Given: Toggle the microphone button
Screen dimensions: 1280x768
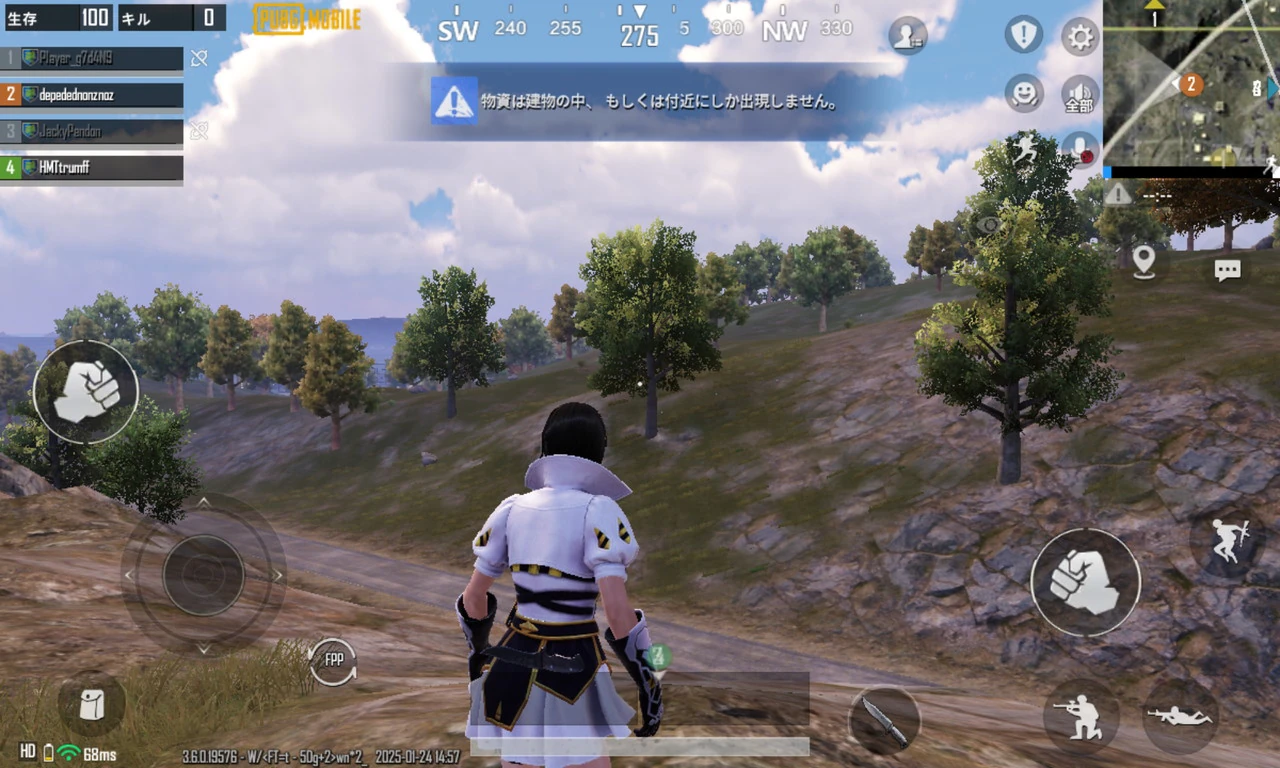Looking at the screenshot, I should pyautogui.click(x=1080, y=149).
